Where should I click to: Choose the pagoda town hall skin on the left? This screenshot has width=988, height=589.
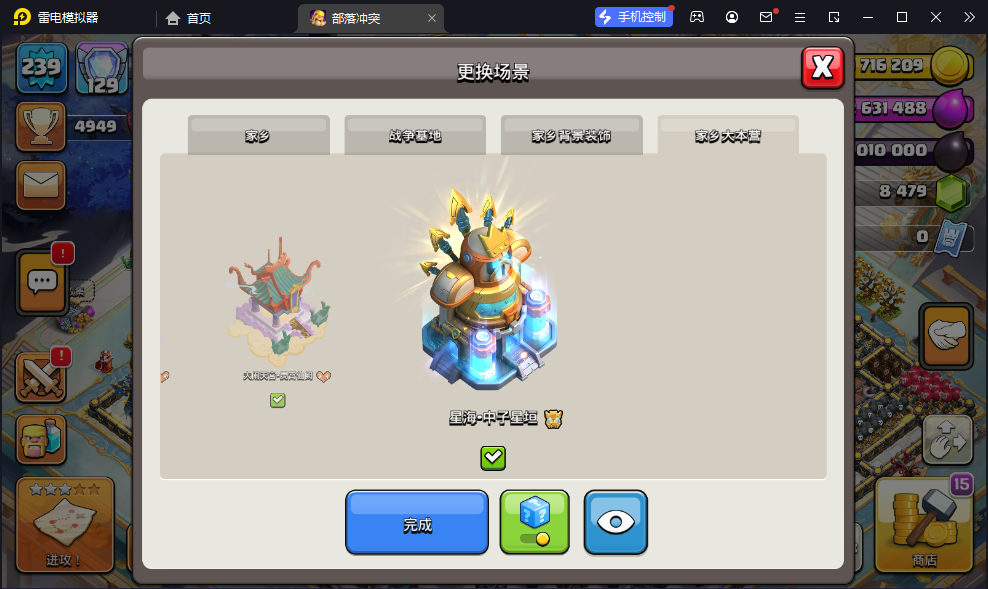tap(280, 300)
